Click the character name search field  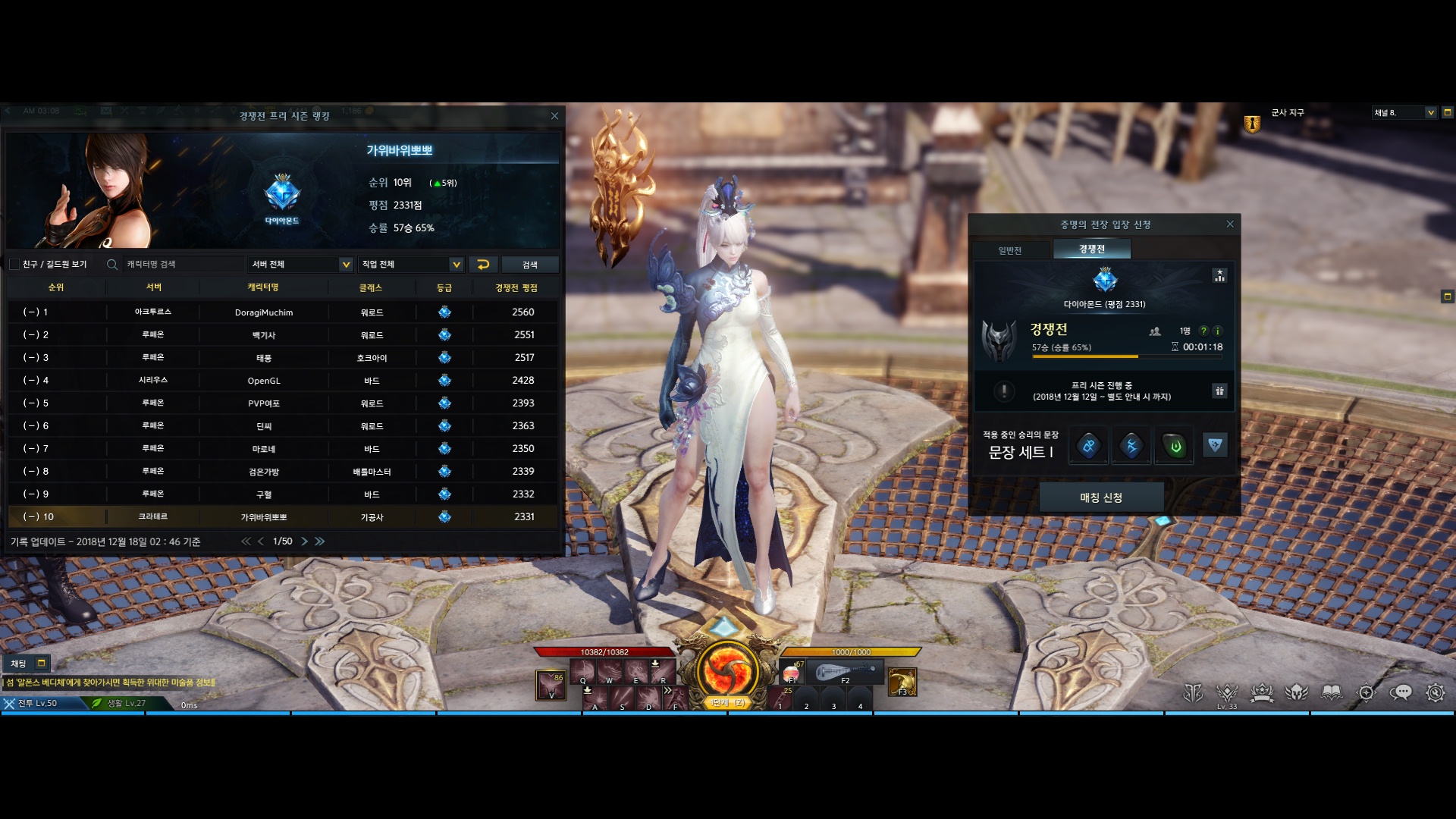(x=182, y=264)
